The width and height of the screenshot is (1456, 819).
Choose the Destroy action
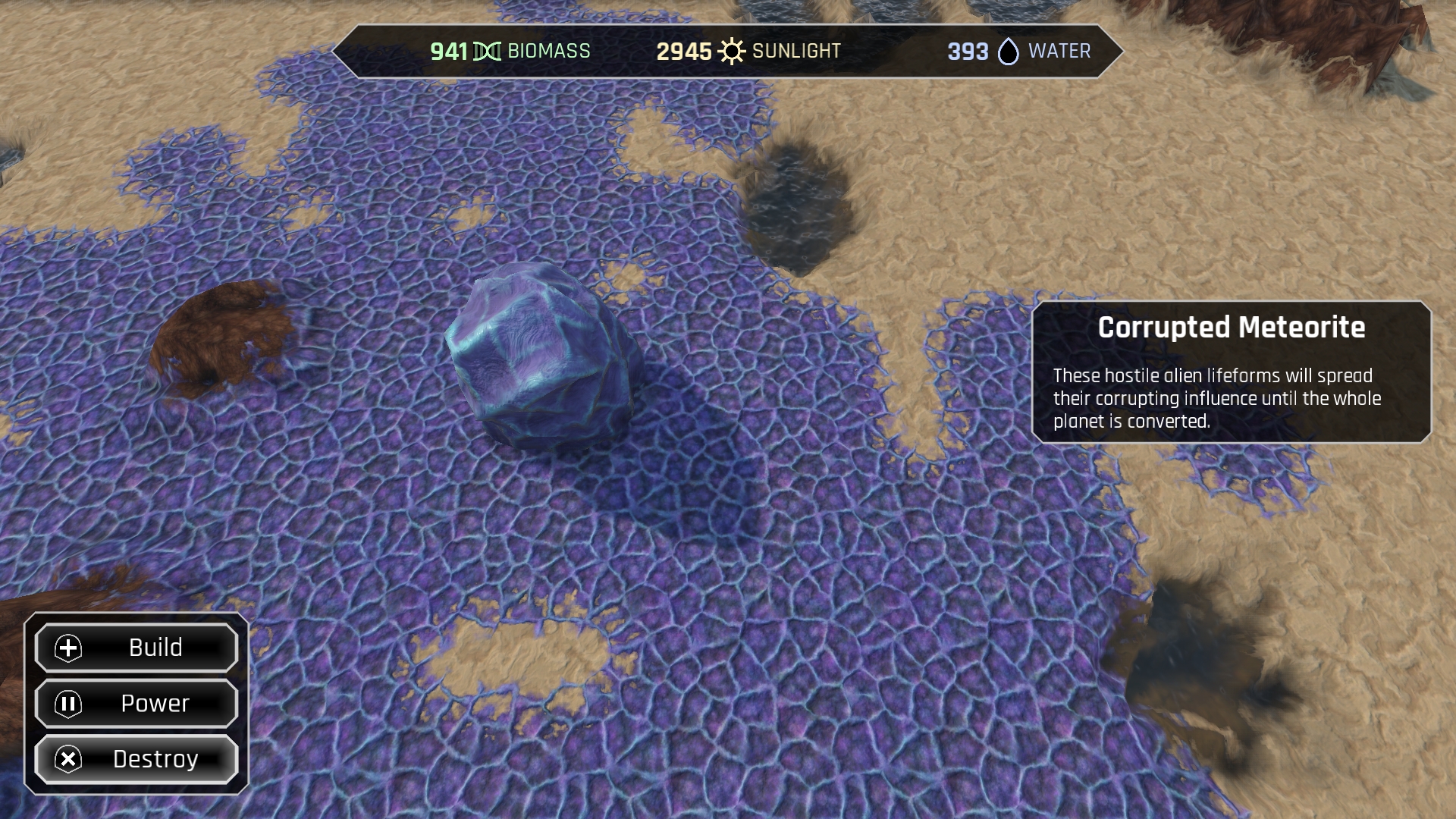(x=137, y=759)
